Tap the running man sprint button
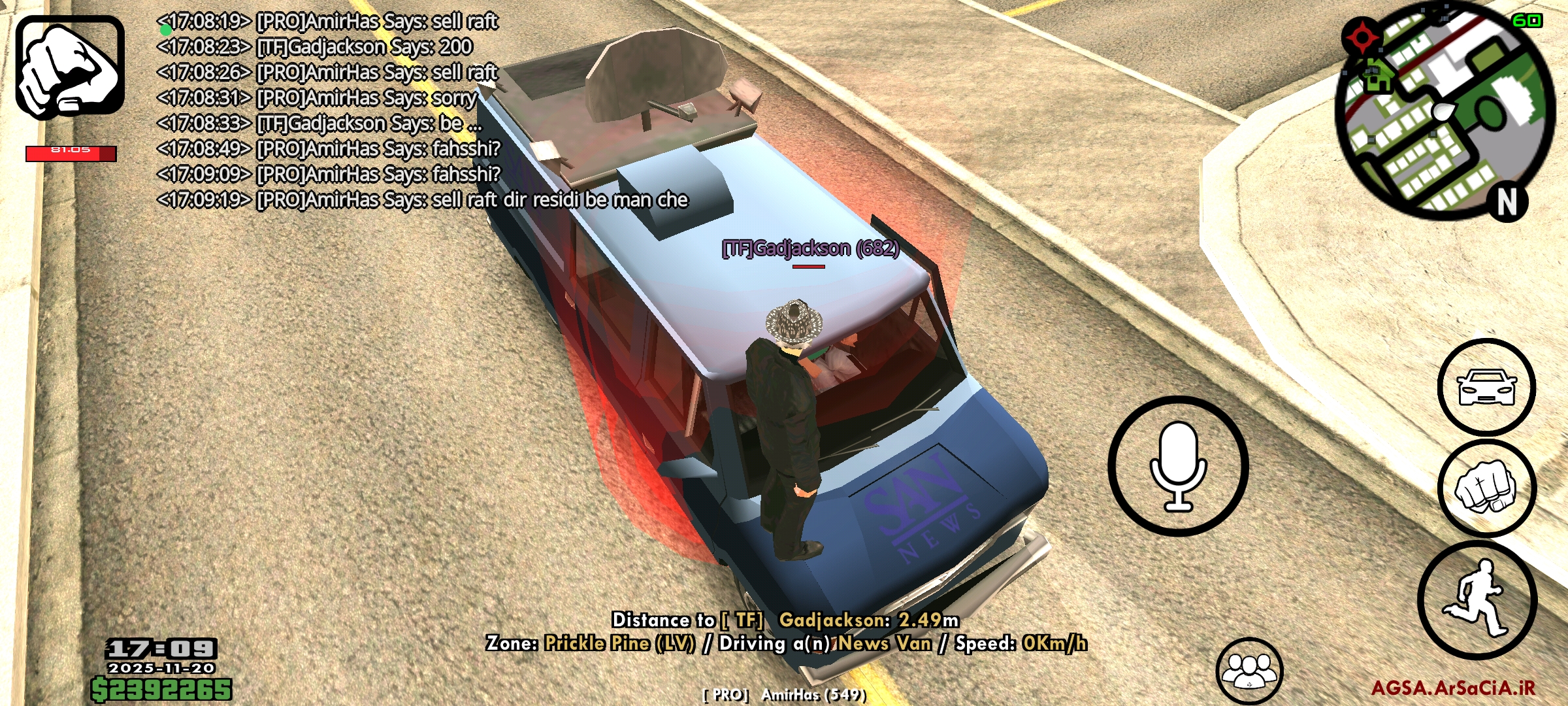This screenshot has height=706, width=1568. point(1477,599)
